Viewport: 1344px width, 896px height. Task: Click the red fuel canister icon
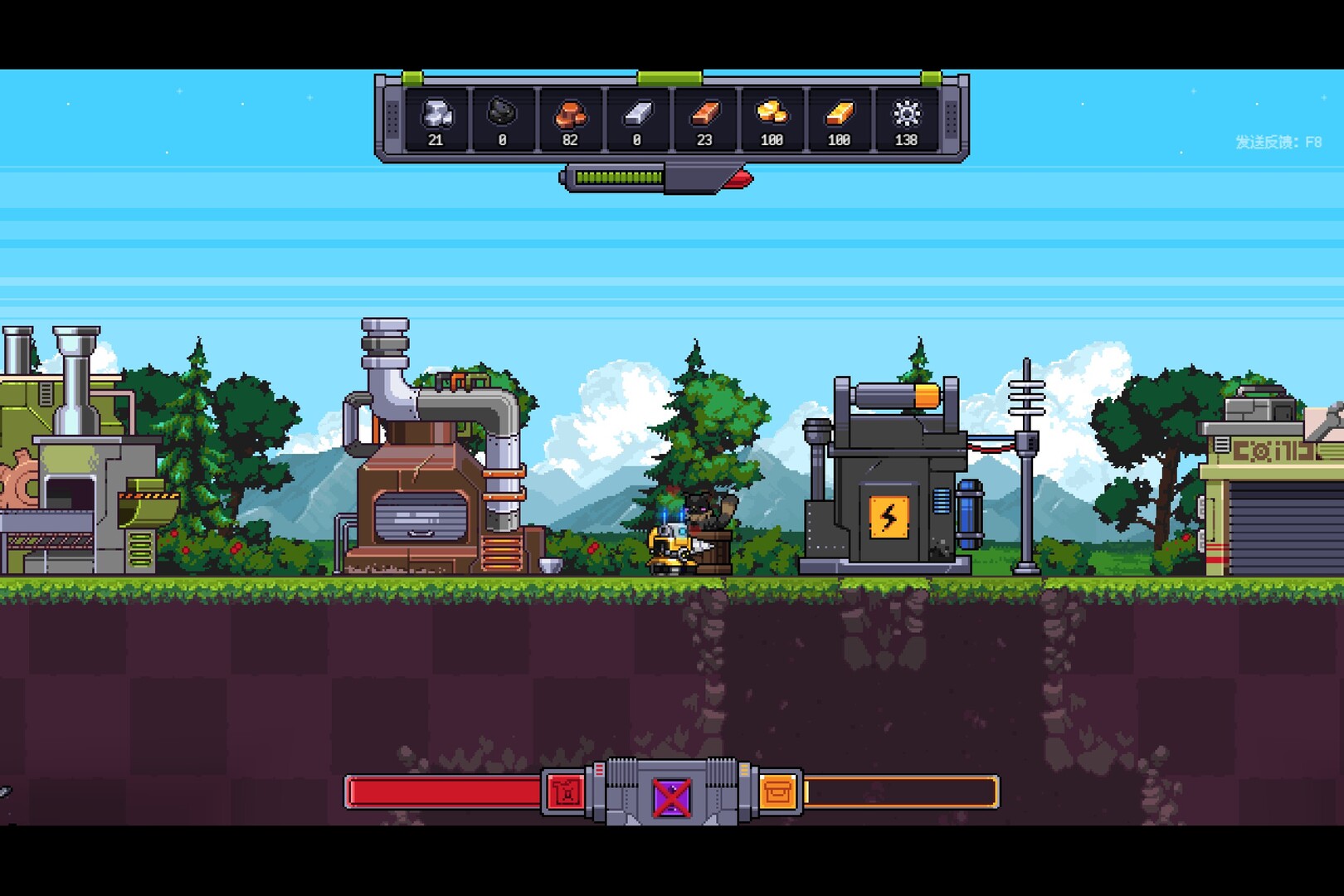click(566, 792)
